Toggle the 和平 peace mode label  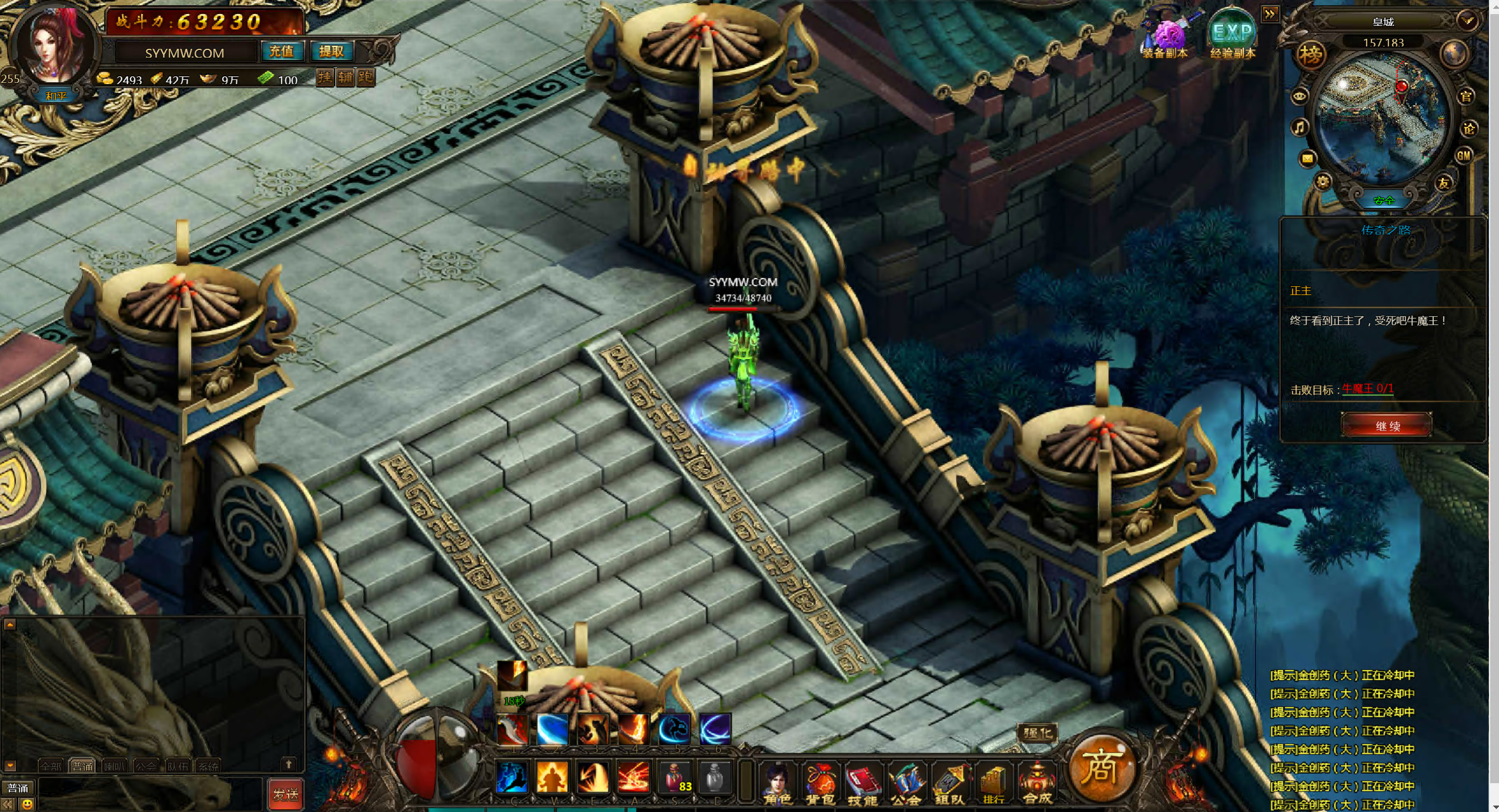coord(56,96)
